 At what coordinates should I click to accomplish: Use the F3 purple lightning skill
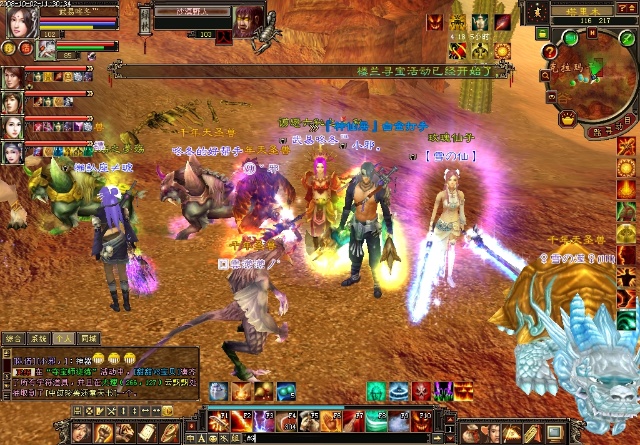[263, 421]
